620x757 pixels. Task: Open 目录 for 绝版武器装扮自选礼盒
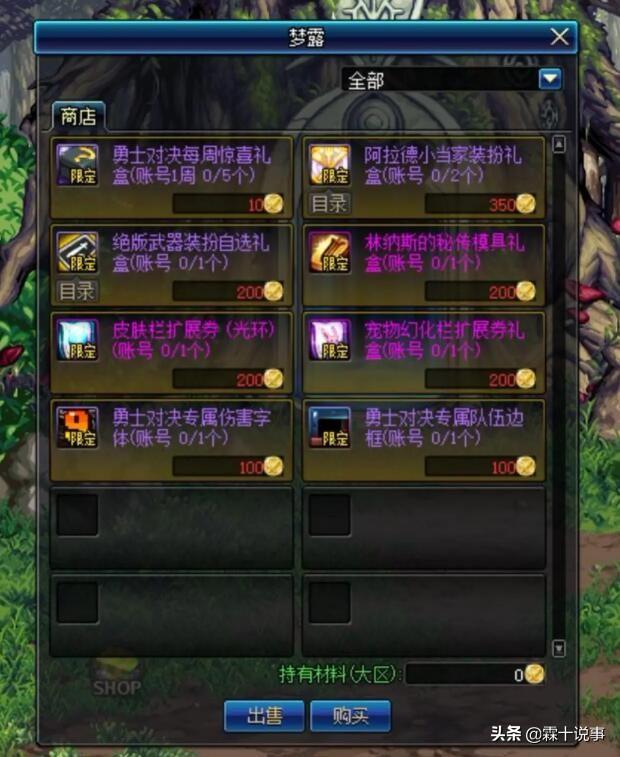(77, 291)
